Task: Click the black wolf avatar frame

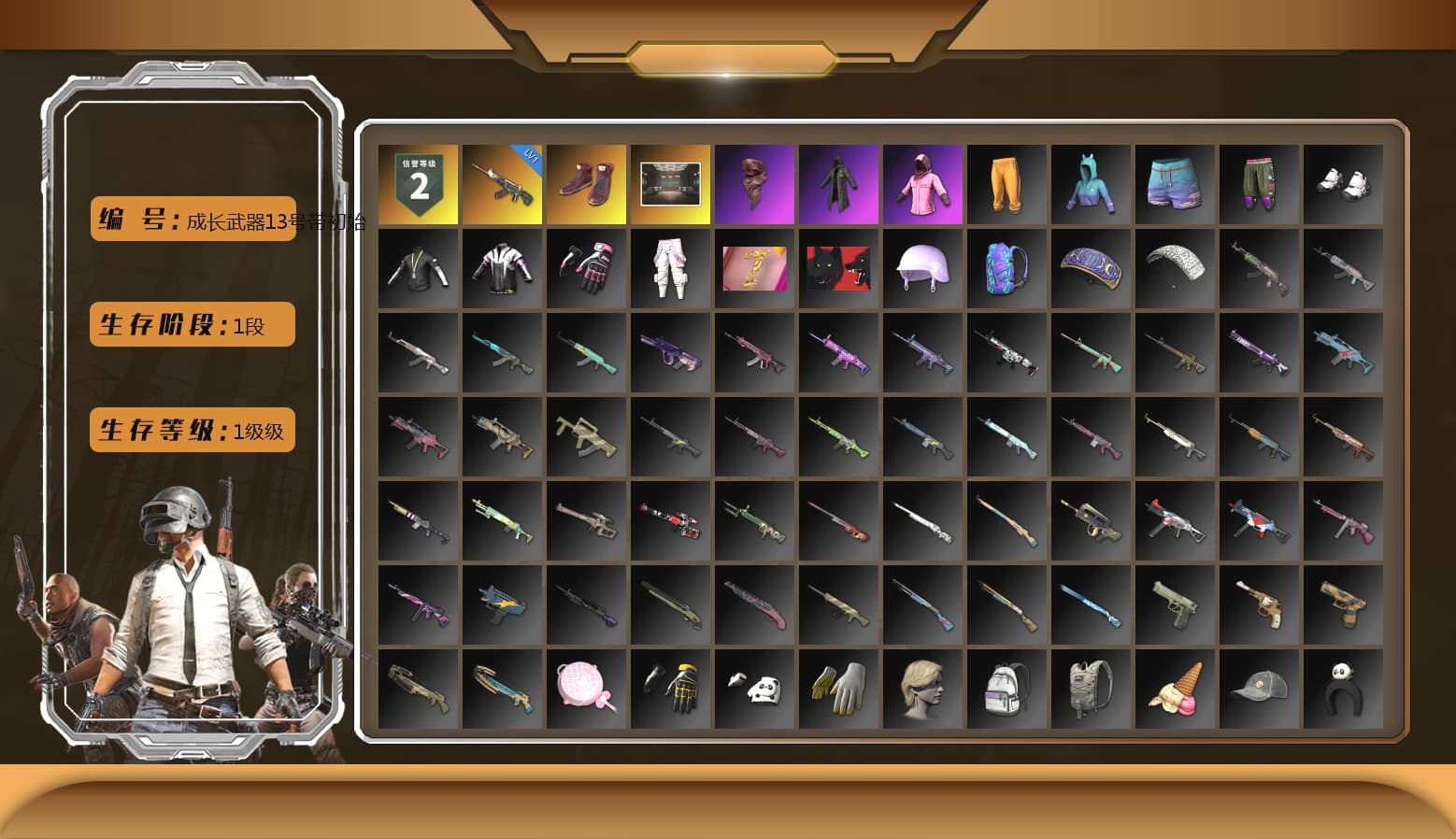Action: click(839, 269)
